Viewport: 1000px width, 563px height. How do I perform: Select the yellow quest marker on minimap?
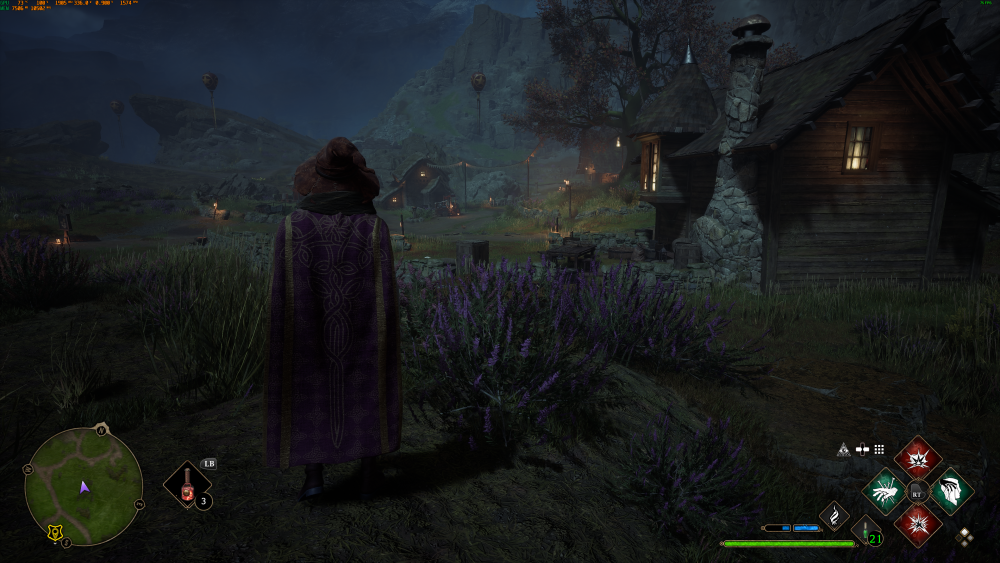(52, 535)
